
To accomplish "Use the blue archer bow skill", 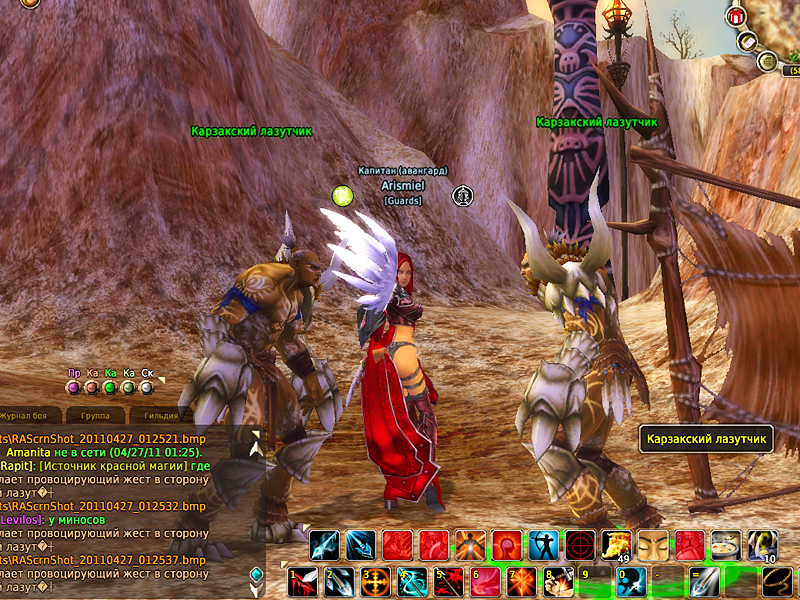I will [x=543, y=546].
